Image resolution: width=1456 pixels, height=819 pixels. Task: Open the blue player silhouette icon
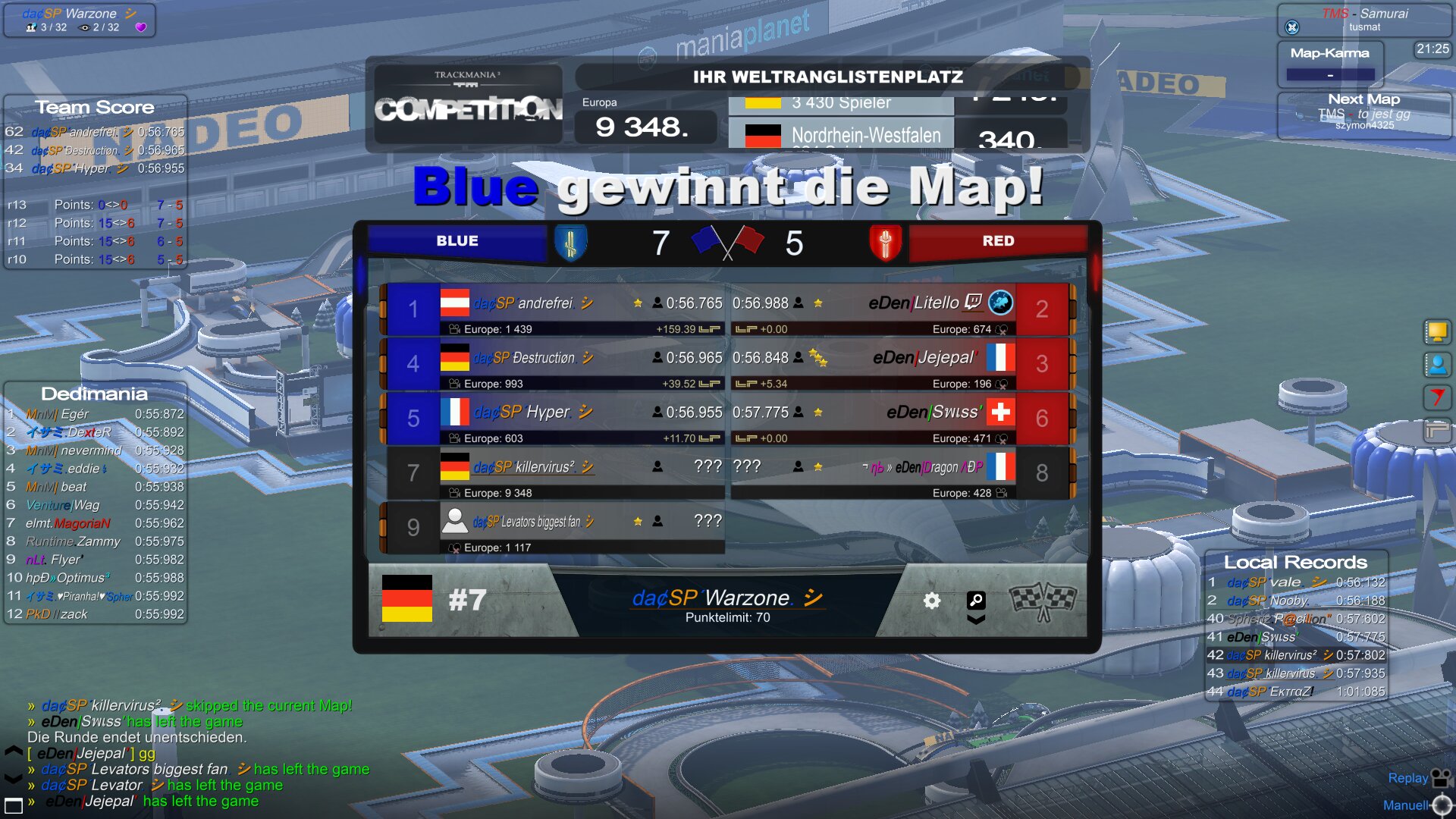(x=1437, y=365)
